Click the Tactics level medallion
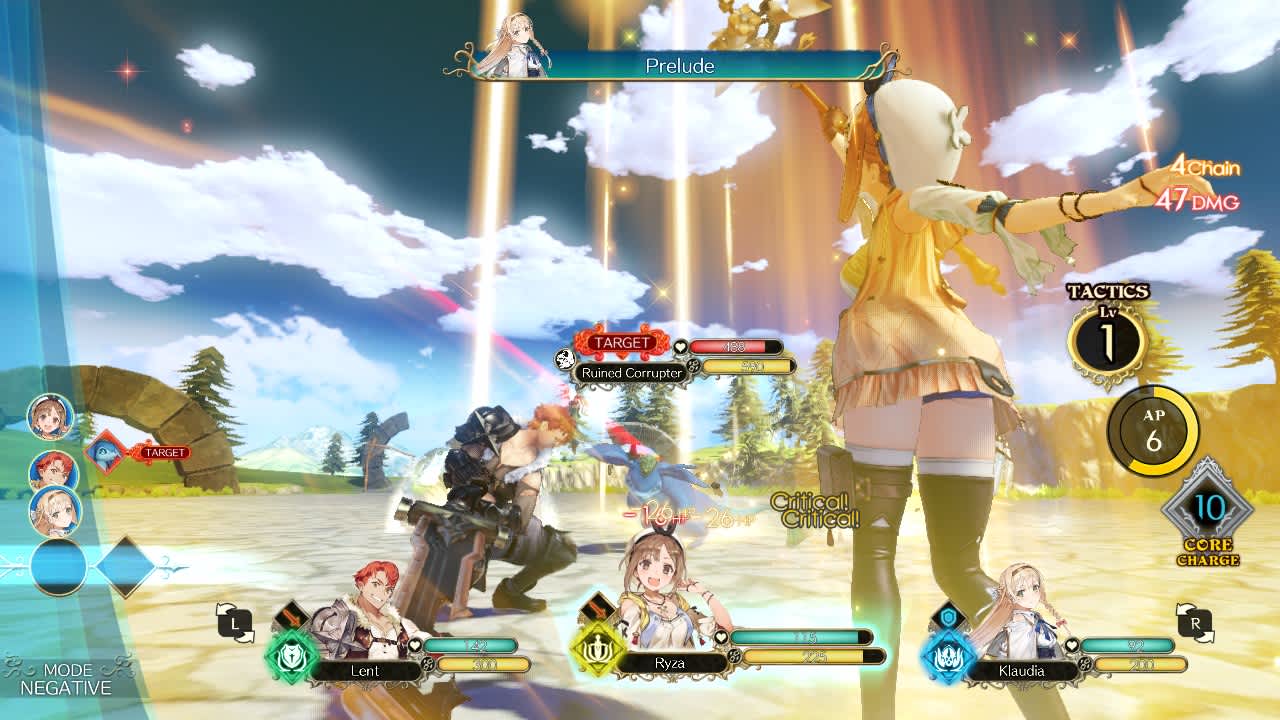The width and height of the screenshot is (1280, 720). [x=1107, y=341]
